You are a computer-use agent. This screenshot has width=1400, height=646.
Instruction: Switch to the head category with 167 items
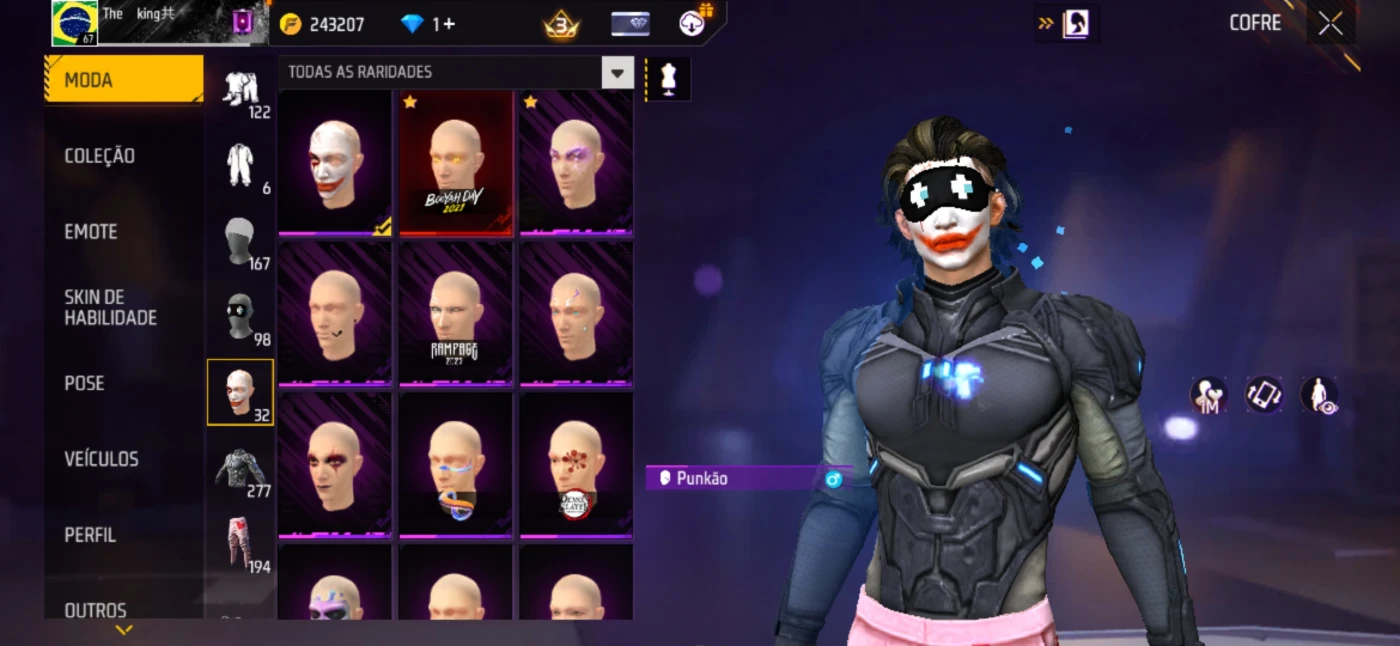point(240,243)
